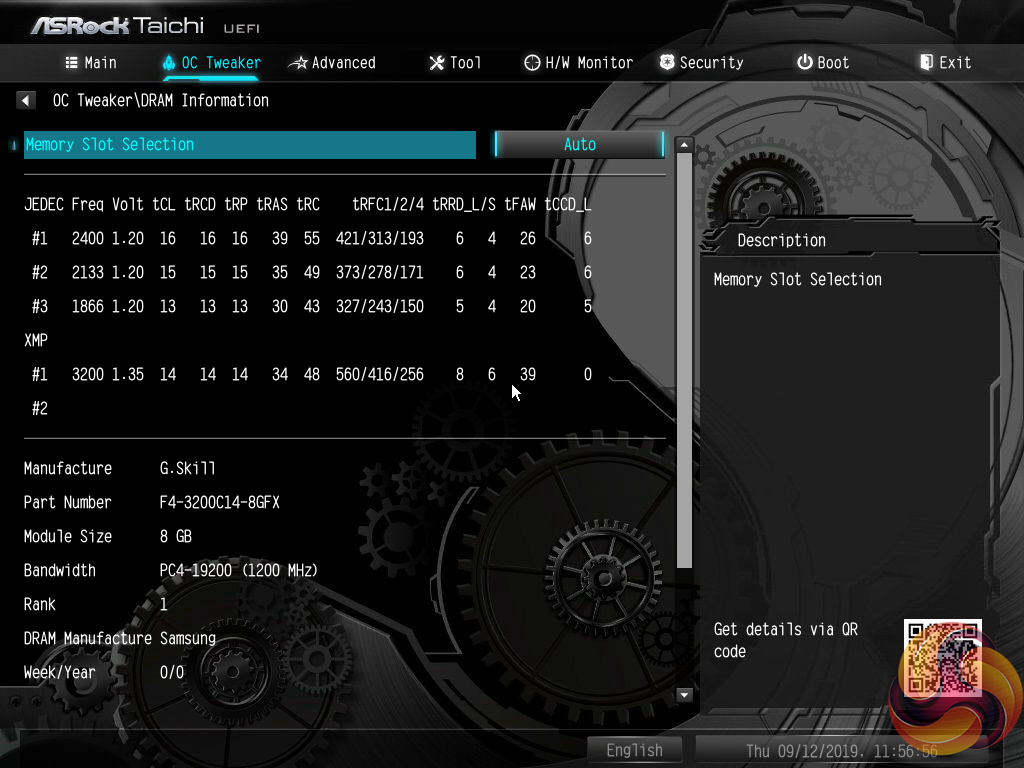The width and height of the screenshot is (1024, 768).
Task: Switch to the Security tab
Action: pyautogui.click(x=701, y=62)
